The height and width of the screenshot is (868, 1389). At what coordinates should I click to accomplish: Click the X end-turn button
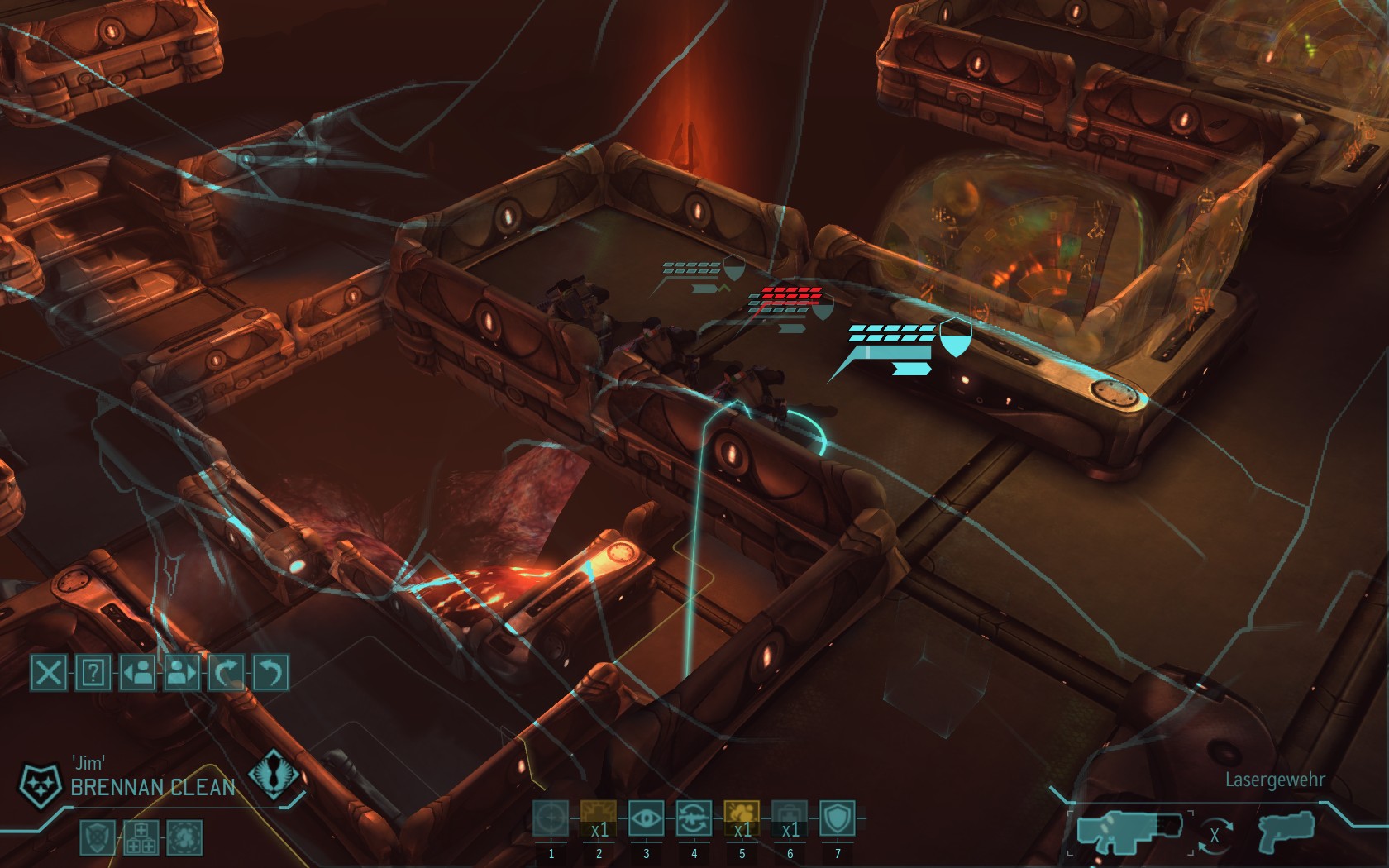[49, 673]
